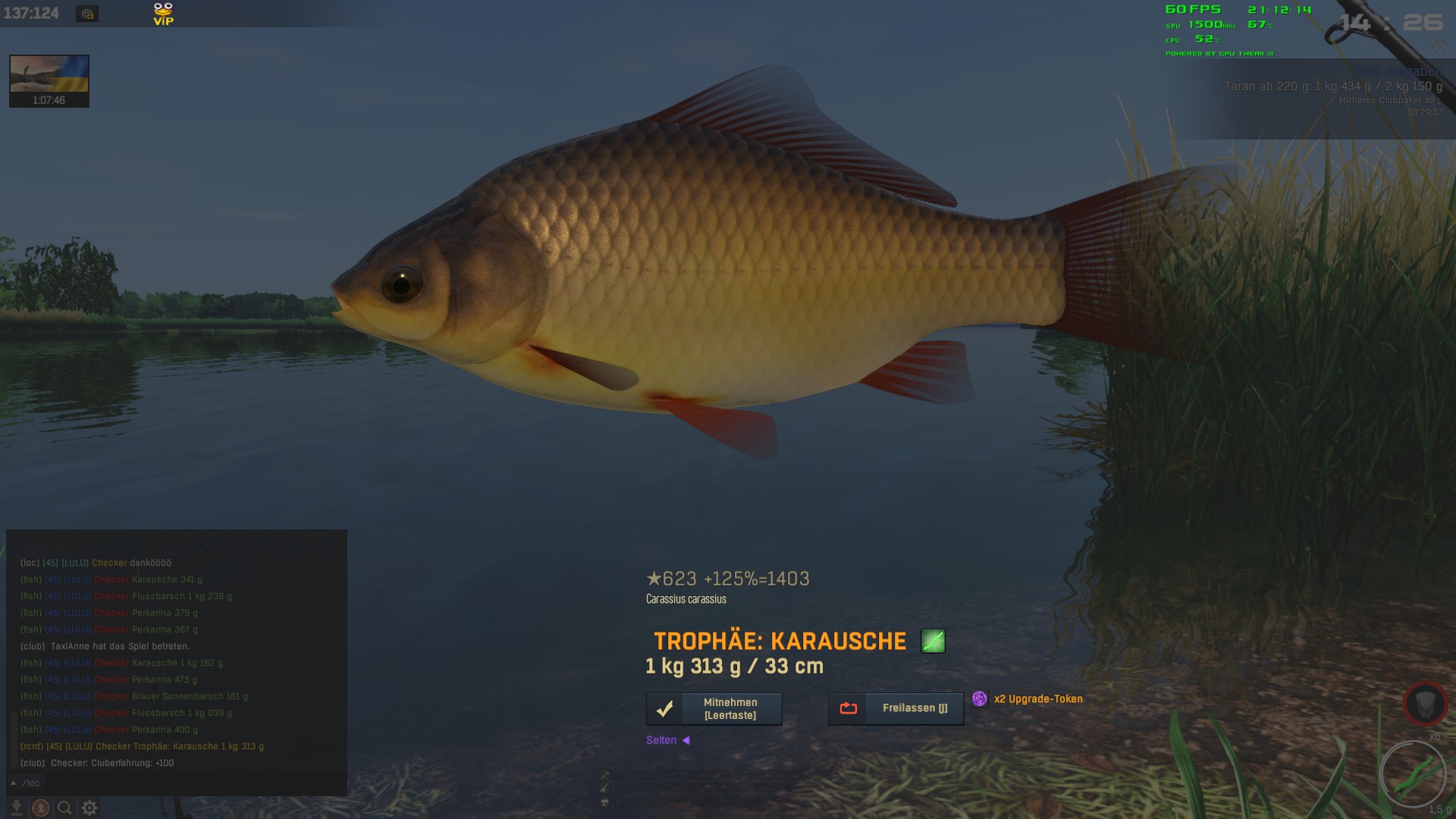Open the Club Aufgaben task tracker
This screenshot has height=819, width=1456.
click(1398, 72)
